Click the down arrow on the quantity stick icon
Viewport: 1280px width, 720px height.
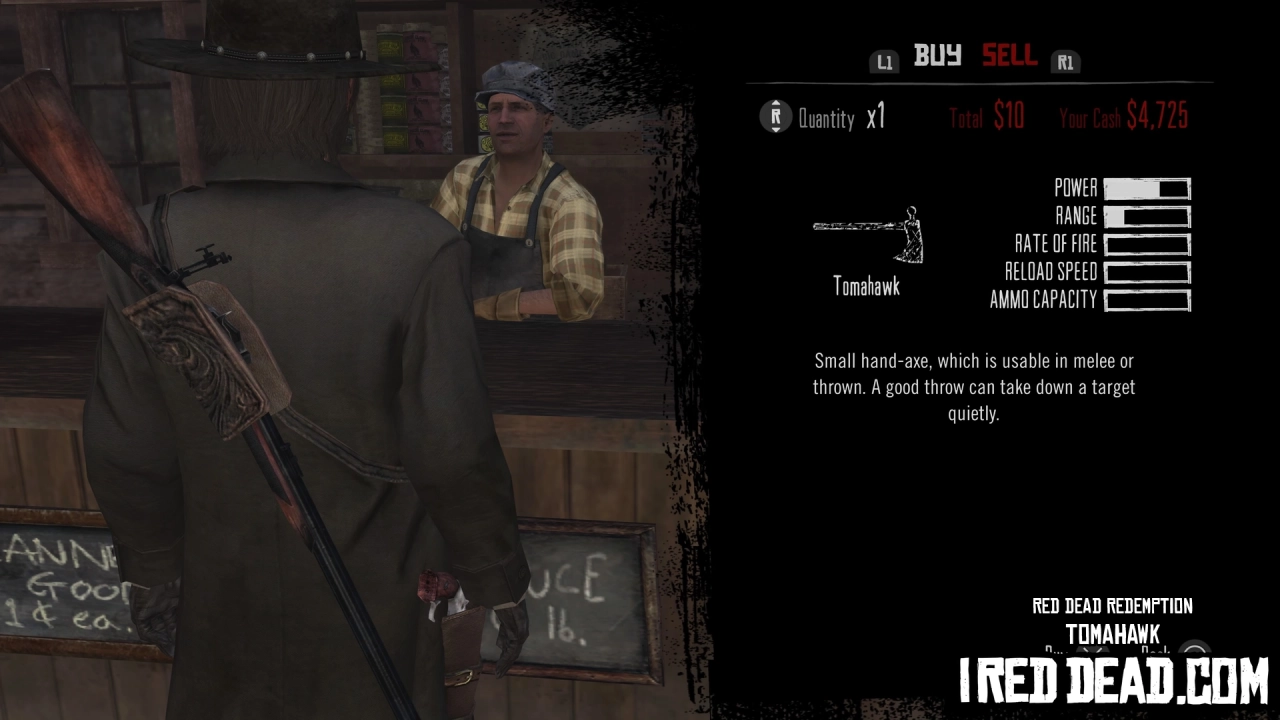777,127
